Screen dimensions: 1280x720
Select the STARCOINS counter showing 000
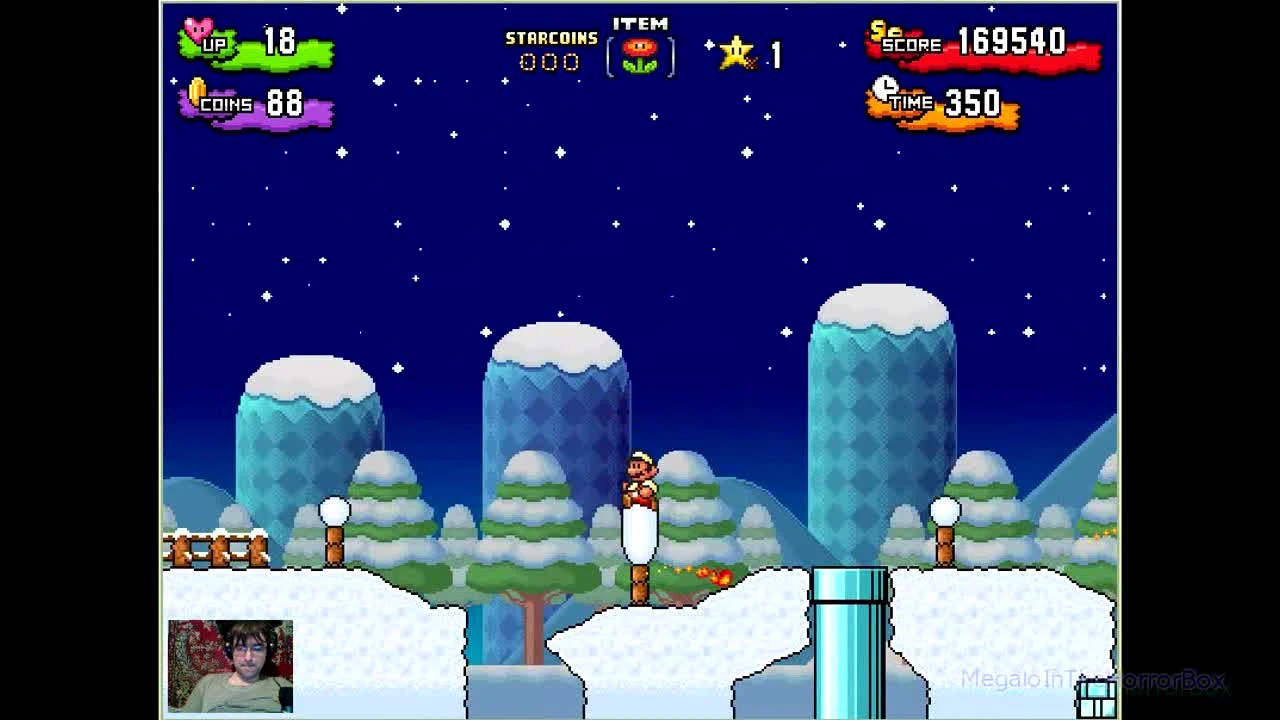(x=550, y=62)
